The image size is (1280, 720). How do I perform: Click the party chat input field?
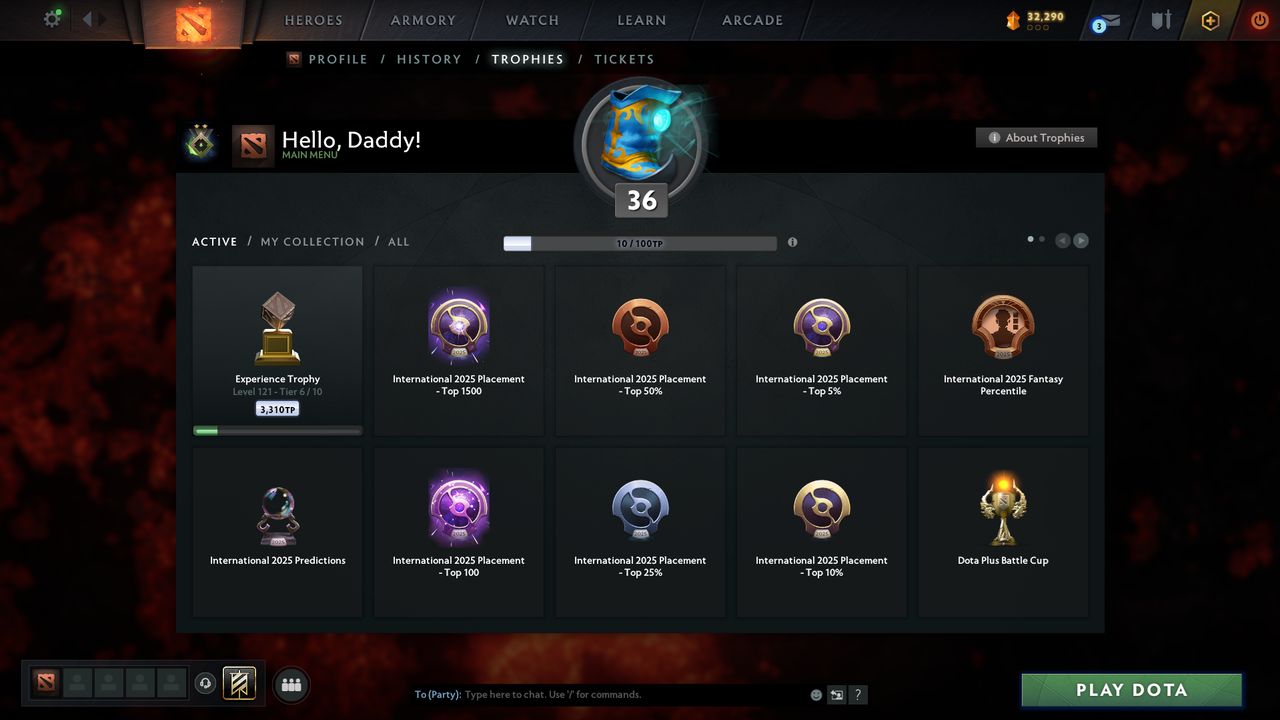point(600,694)
